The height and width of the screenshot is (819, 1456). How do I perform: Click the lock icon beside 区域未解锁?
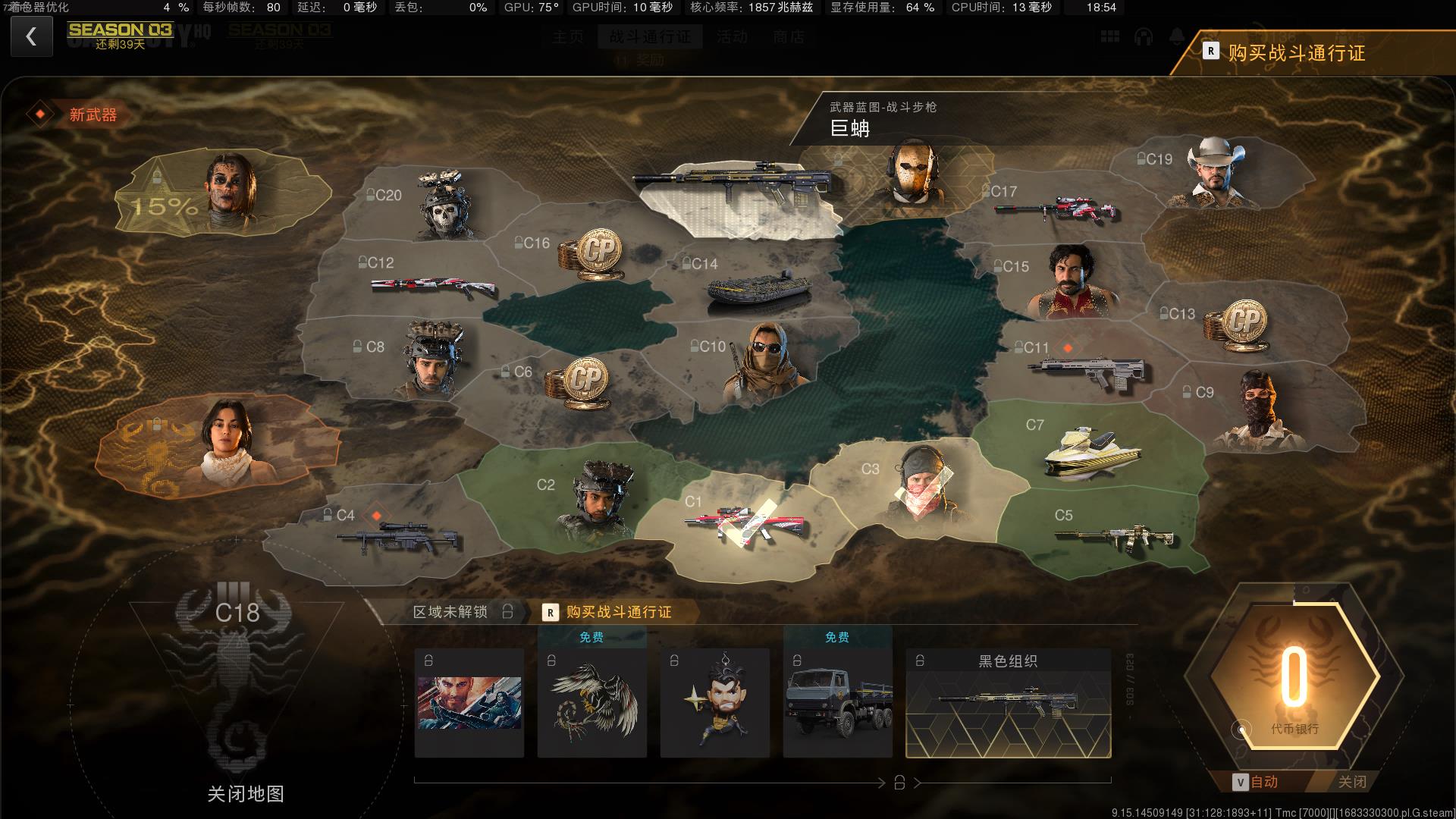point(507,611)
